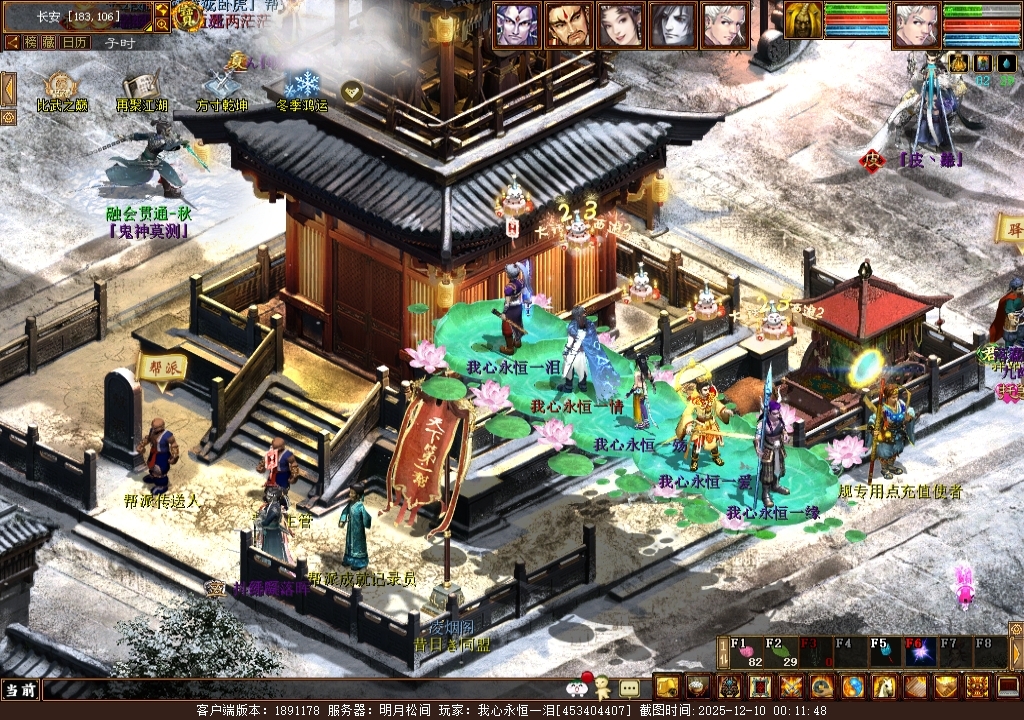
Task: Open the horse mount menu icon
Action: pos(884,687)
